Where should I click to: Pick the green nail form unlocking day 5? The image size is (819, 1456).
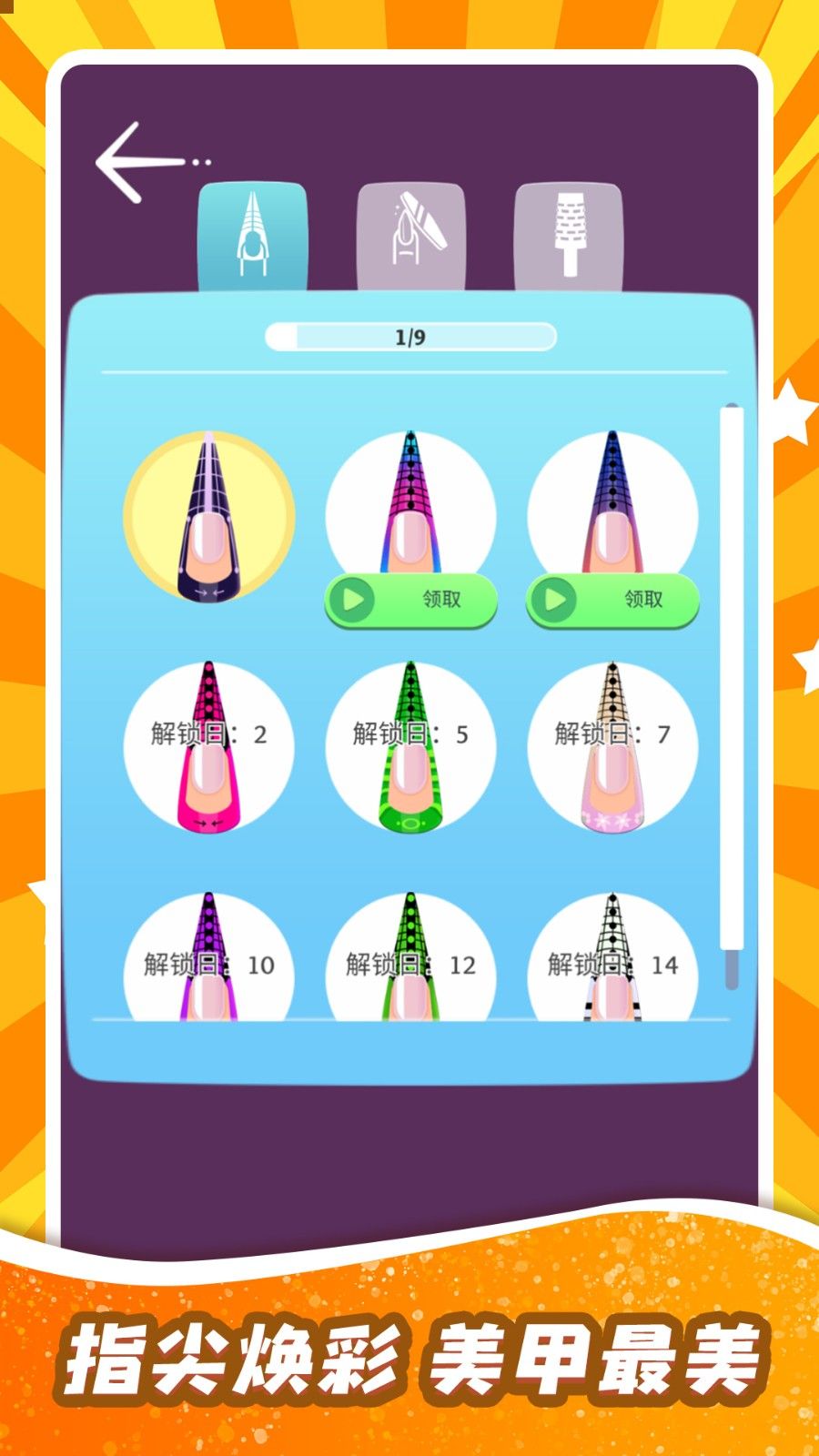[x=411, y=747]
